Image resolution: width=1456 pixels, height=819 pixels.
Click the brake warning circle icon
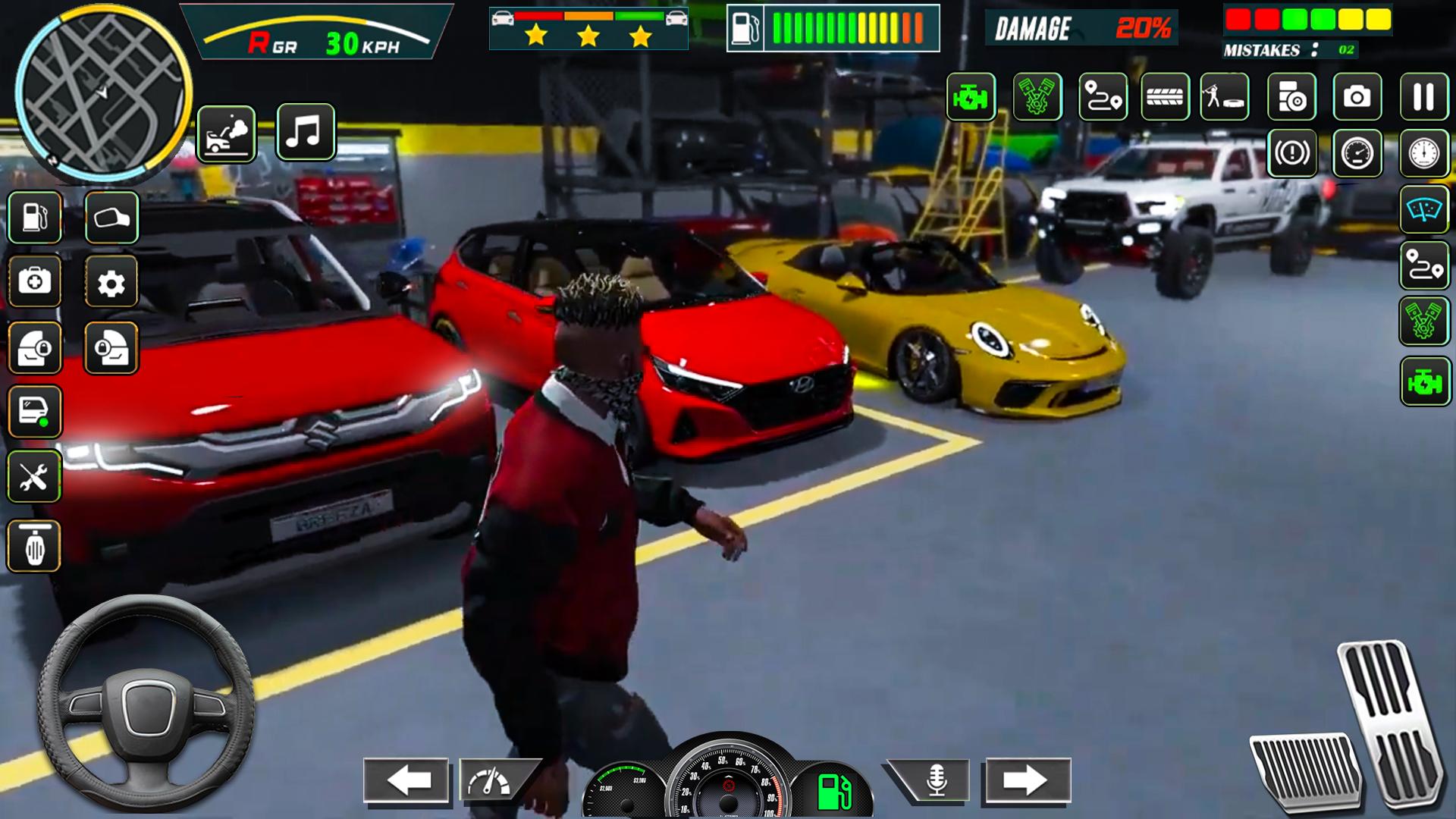[1291, 153]
